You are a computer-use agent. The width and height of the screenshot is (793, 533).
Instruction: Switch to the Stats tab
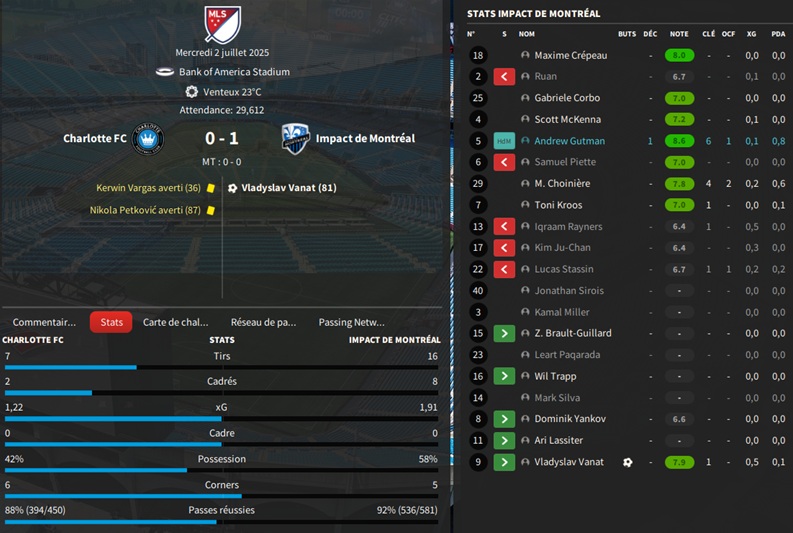(x=111, y=322)
